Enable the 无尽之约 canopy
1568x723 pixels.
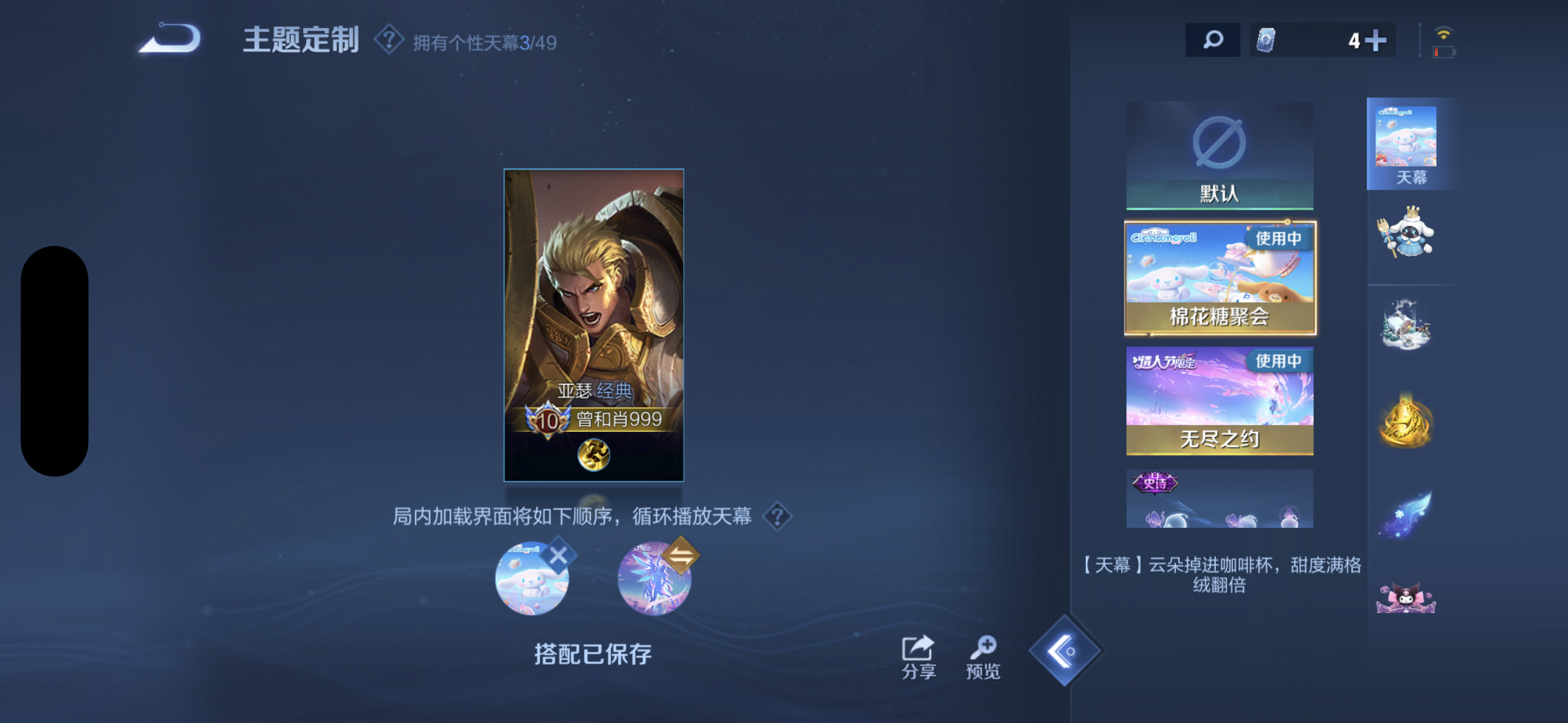tap(1219, 399)
